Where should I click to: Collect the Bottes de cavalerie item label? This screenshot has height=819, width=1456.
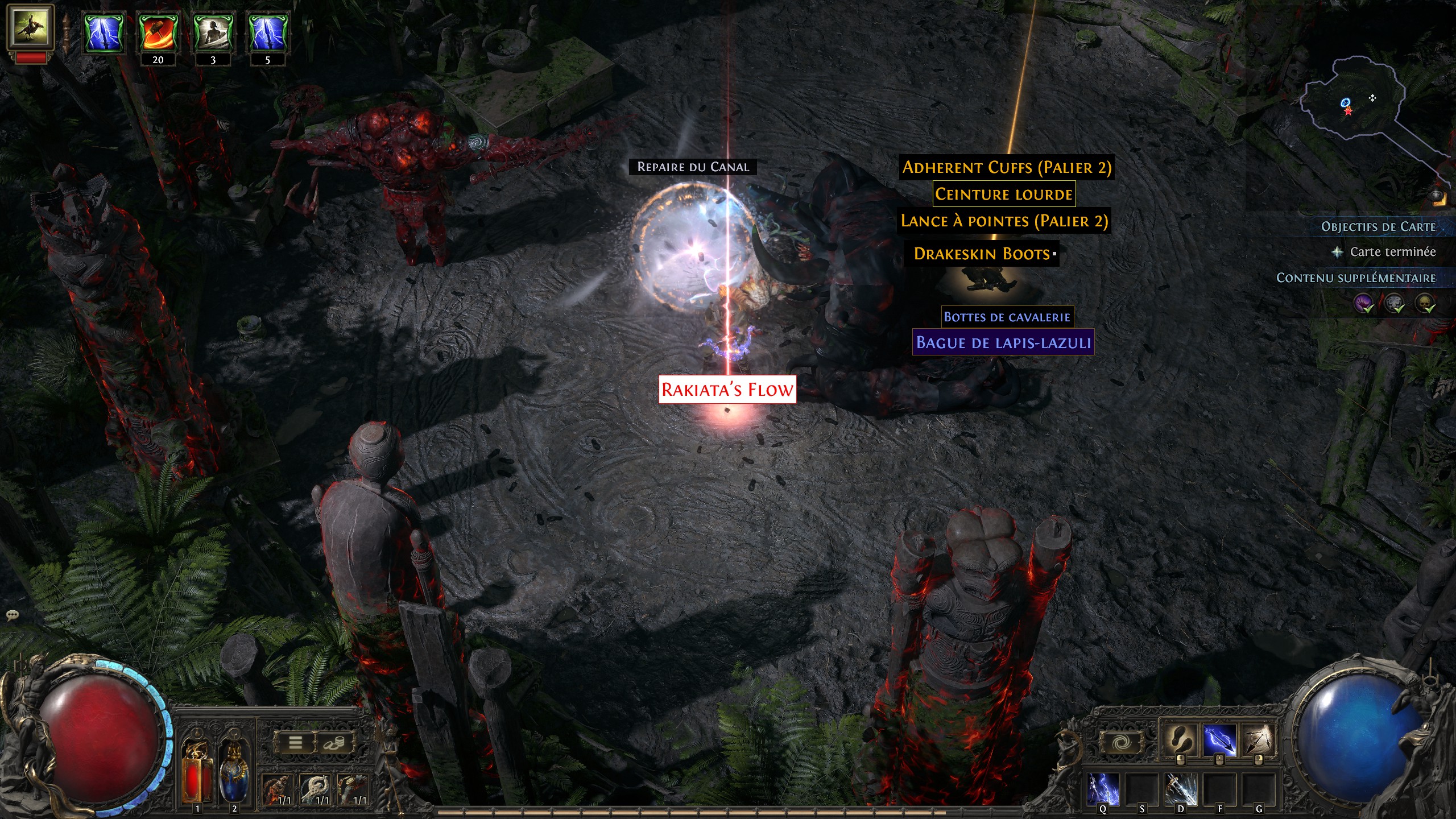pos(1007,317)
